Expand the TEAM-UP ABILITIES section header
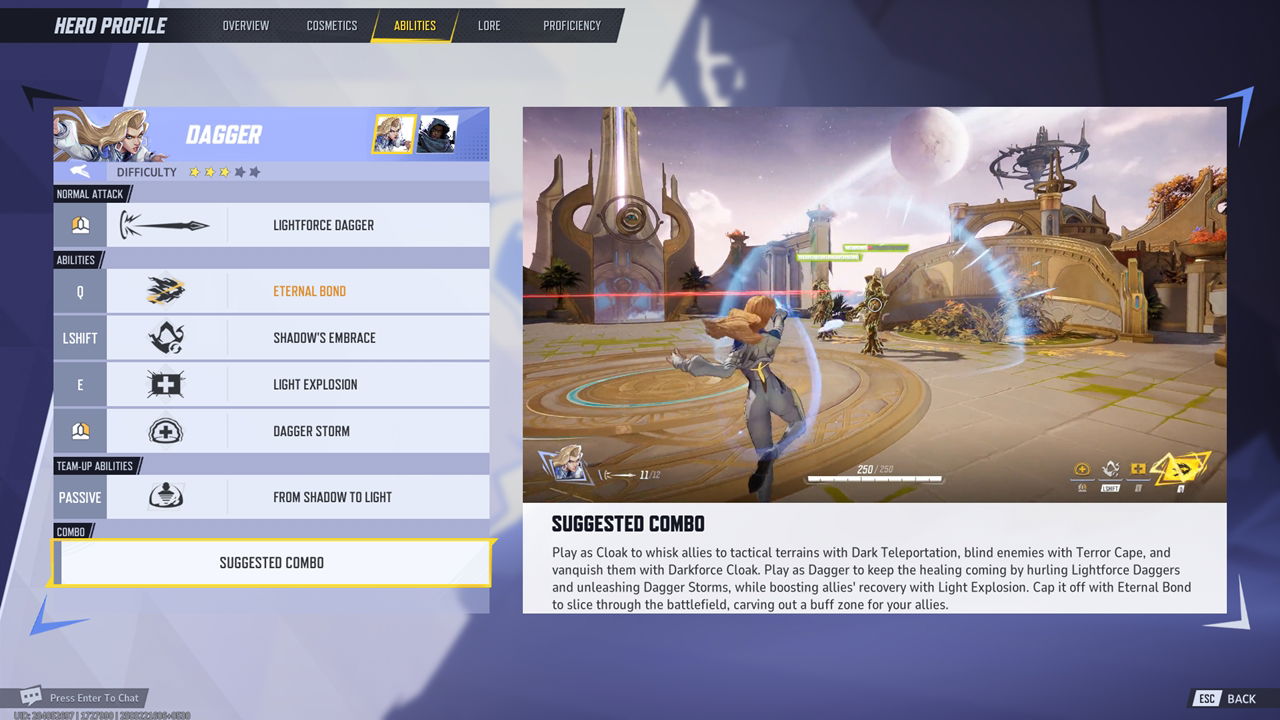The width and height of the screenshot is (1280, 720). coord(93,464)
